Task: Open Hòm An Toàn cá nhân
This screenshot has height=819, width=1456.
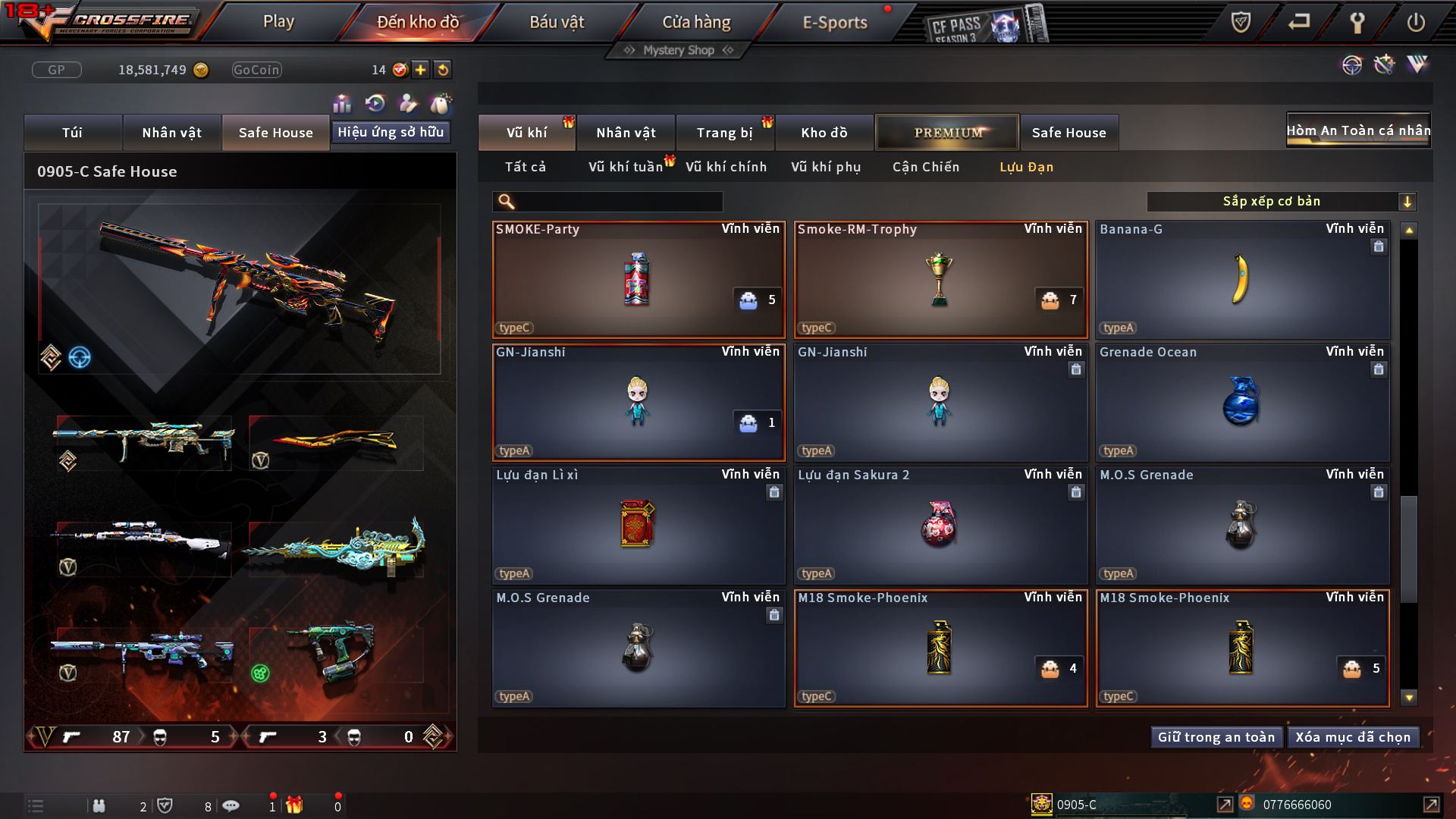Action: tap(1358, 130)
